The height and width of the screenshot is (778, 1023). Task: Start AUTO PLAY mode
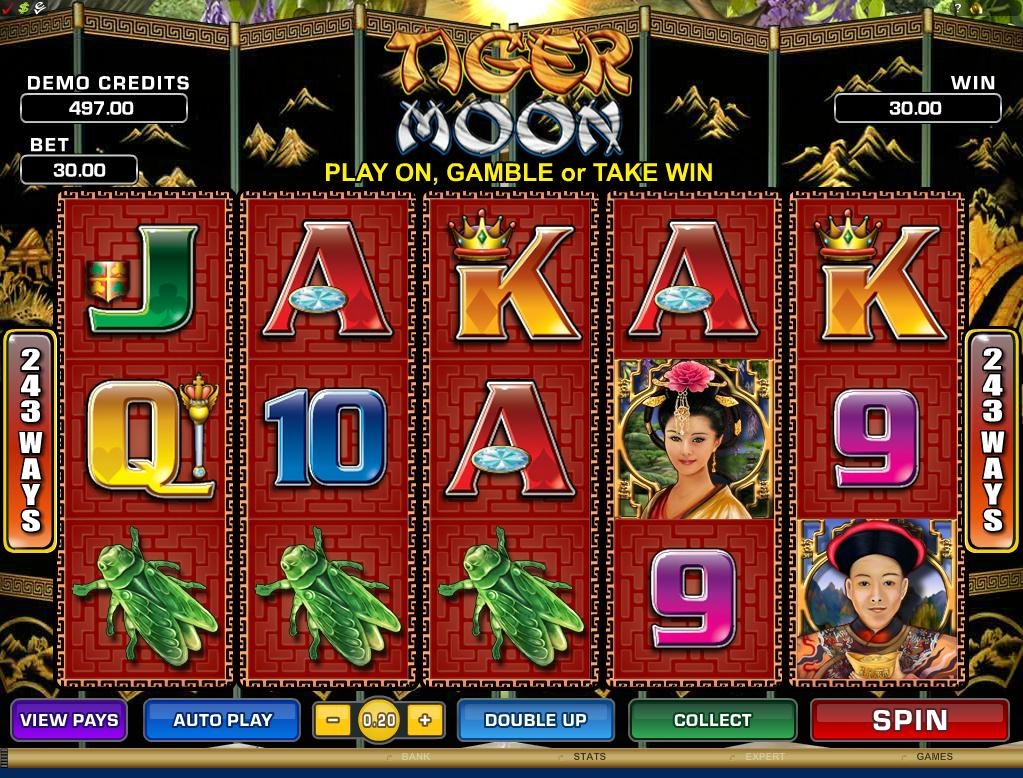tap(222, 720)
